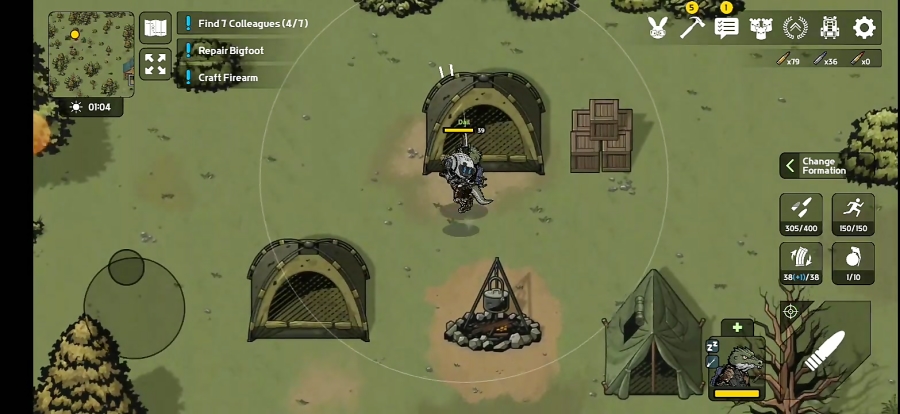
Task: Select the sleeping crocodile teammate portrait
Action: point(738,364)
